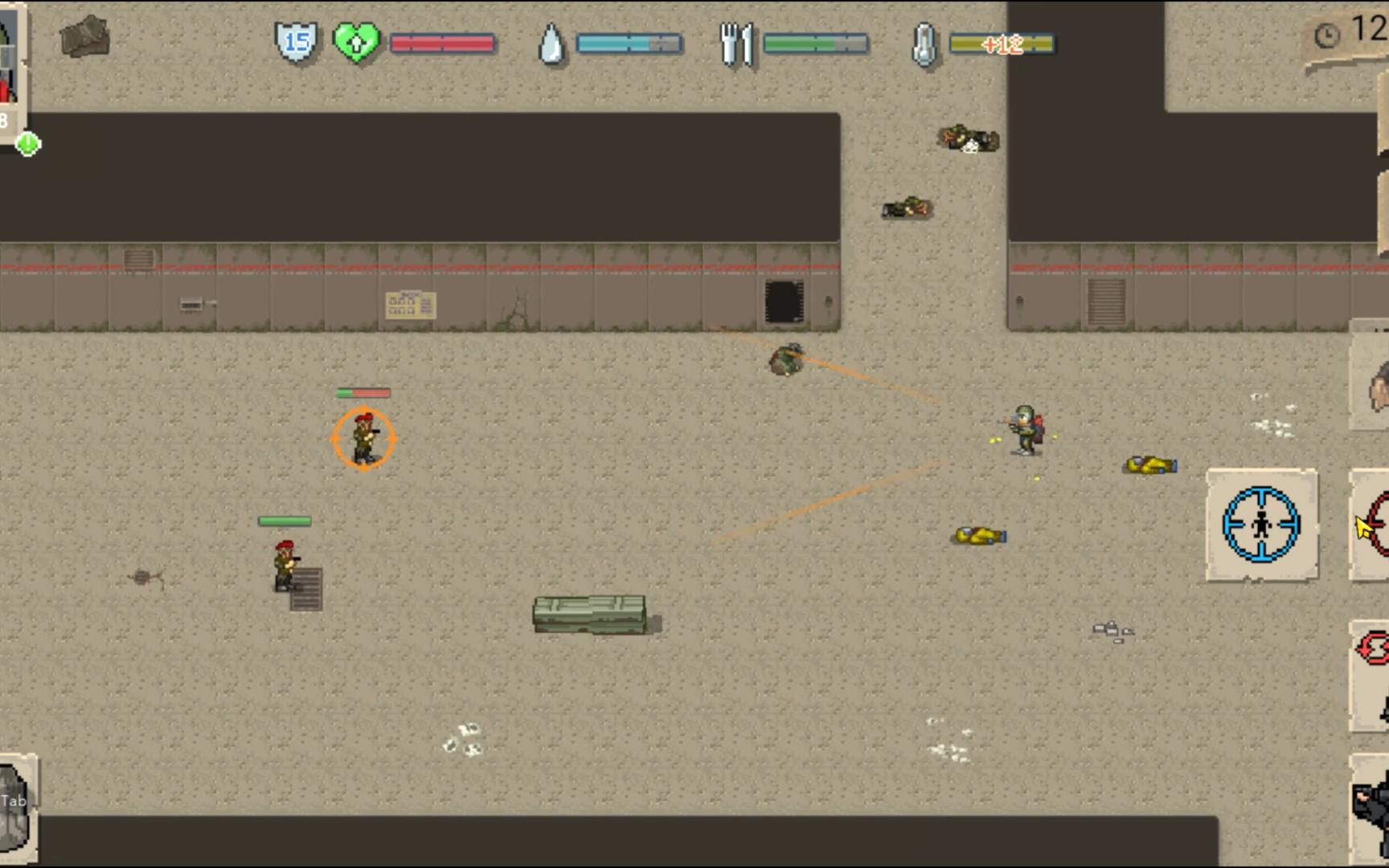1389x868 pixels.
Task: Target the red beret soldier with orange marker
Action: 364,438
